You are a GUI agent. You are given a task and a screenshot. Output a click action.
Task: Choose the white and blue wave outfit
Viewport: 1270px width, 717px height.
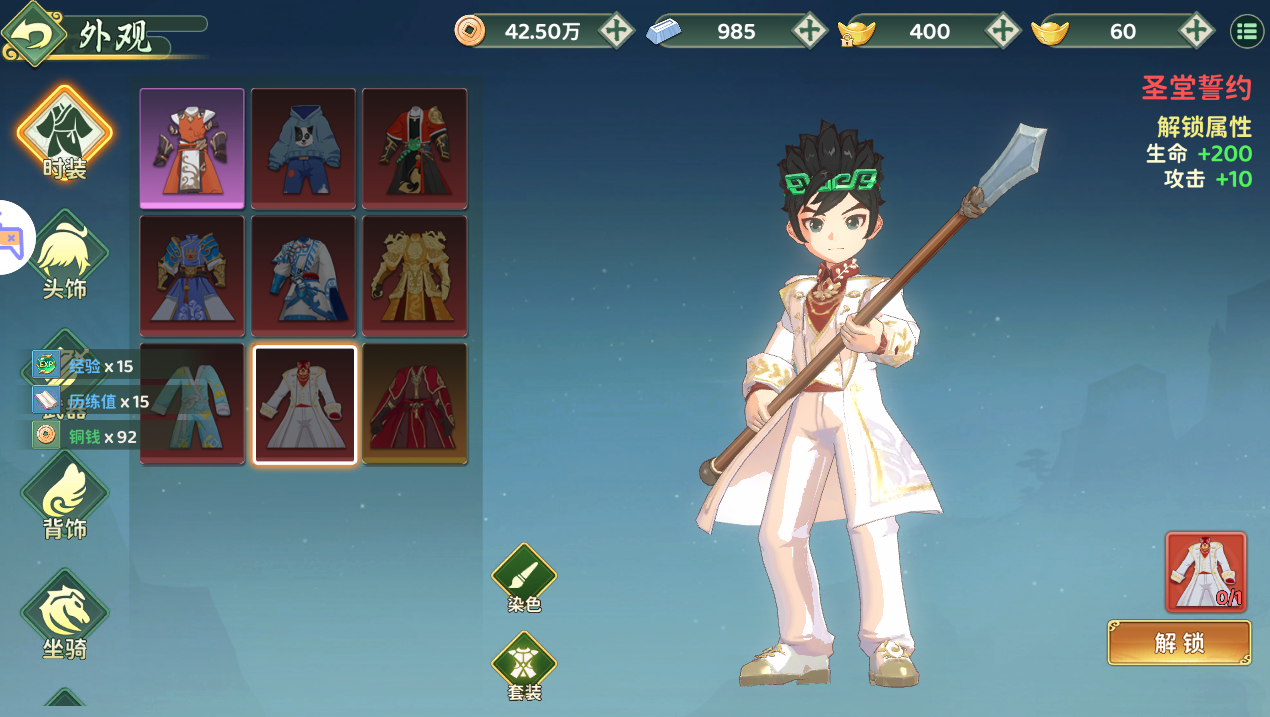coord(303,275)
